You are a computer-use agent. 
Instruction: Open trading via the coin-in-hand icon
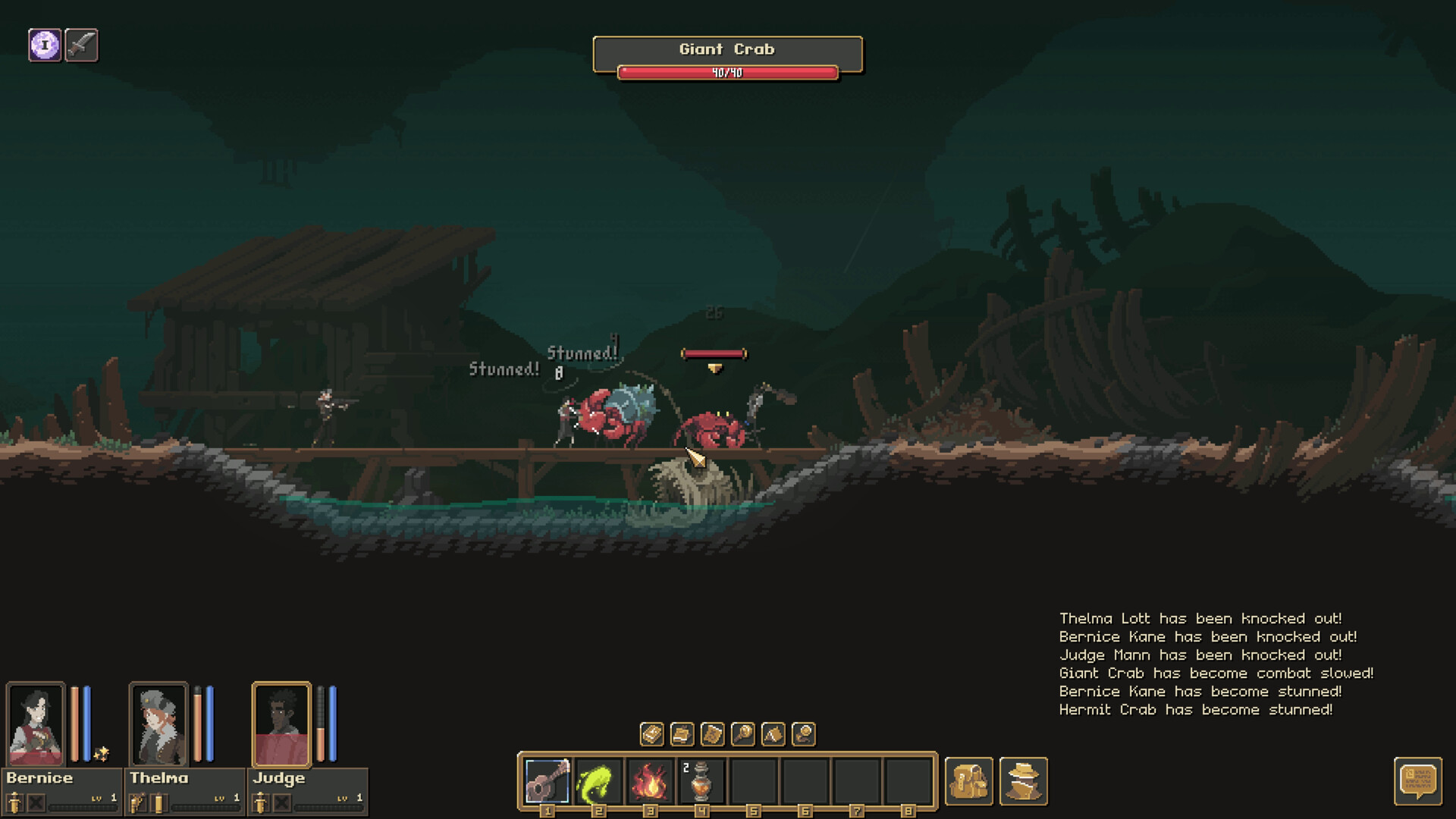805,734
